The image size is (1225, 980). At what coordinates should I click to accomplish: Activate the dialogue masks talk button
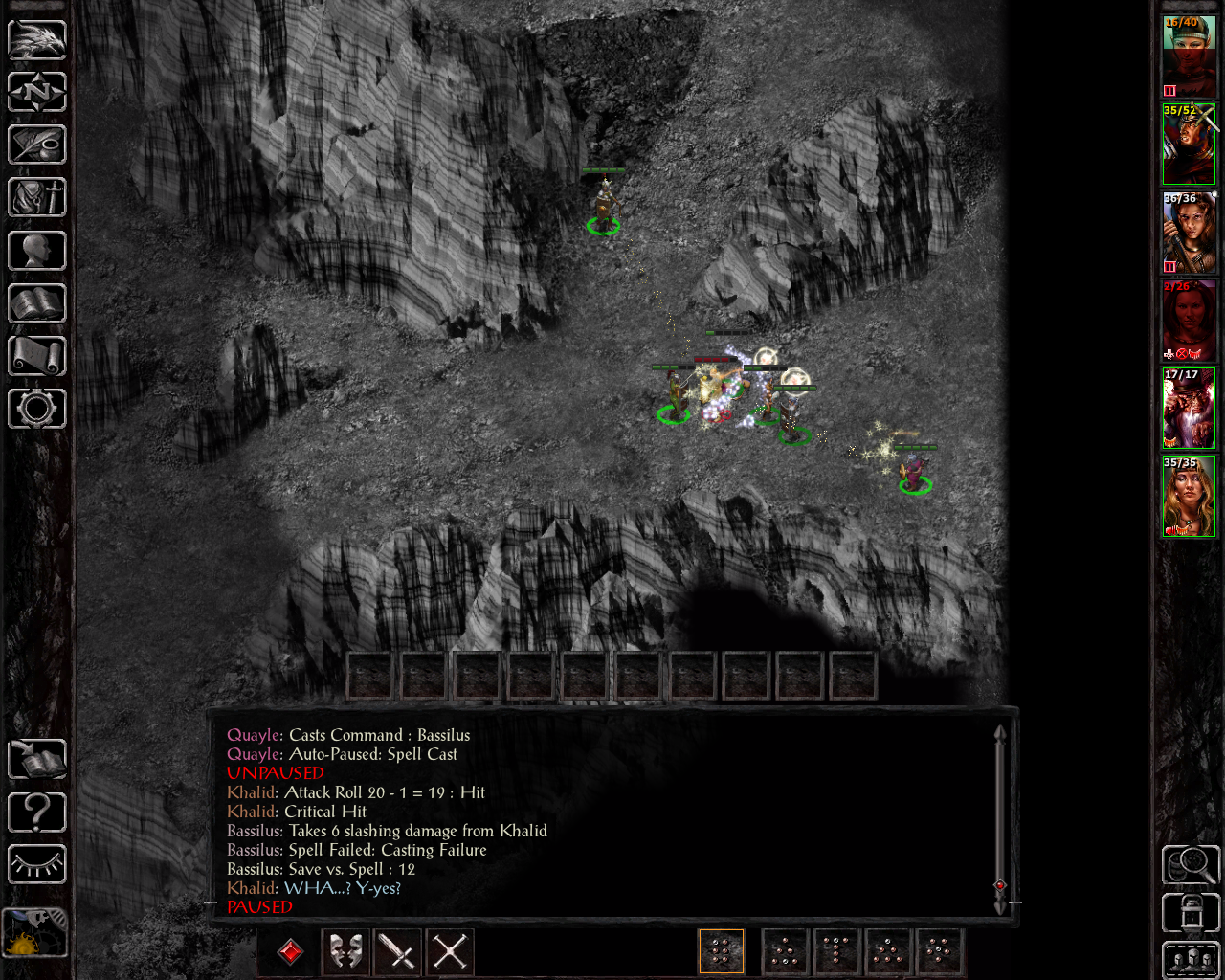click(345, 951)
